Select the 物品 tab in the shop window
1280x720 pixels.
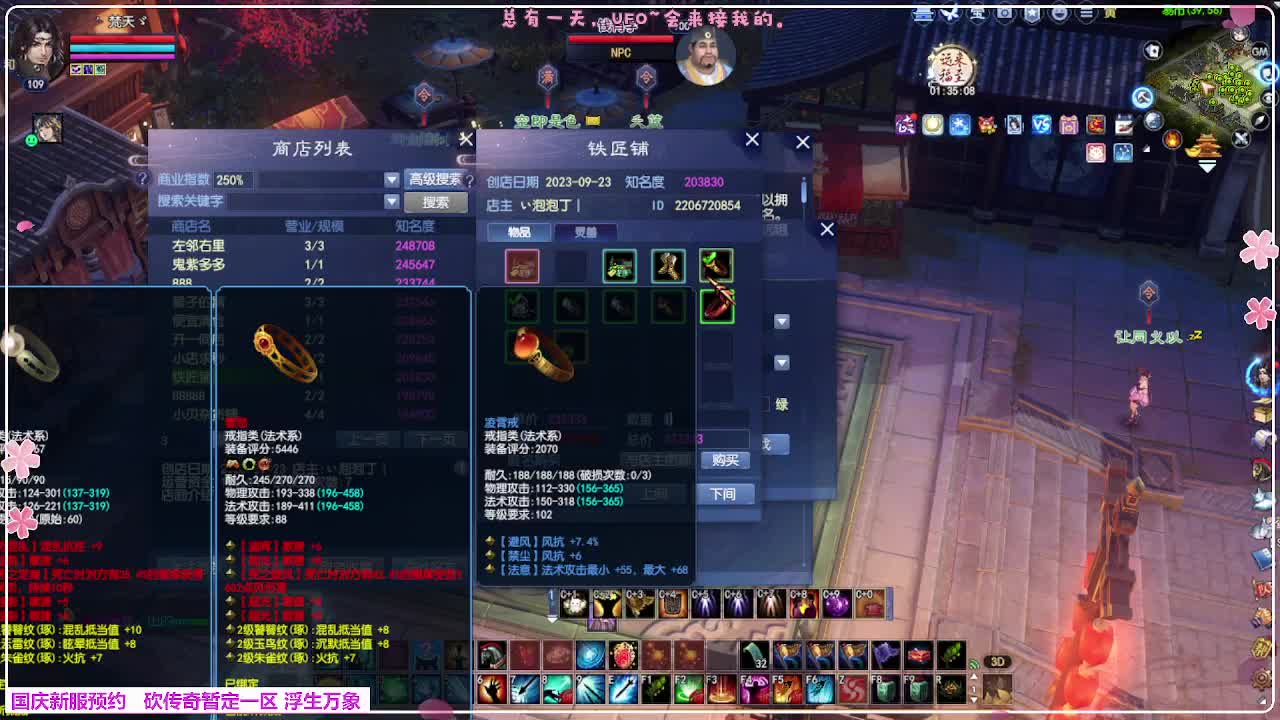click(519, 231)
